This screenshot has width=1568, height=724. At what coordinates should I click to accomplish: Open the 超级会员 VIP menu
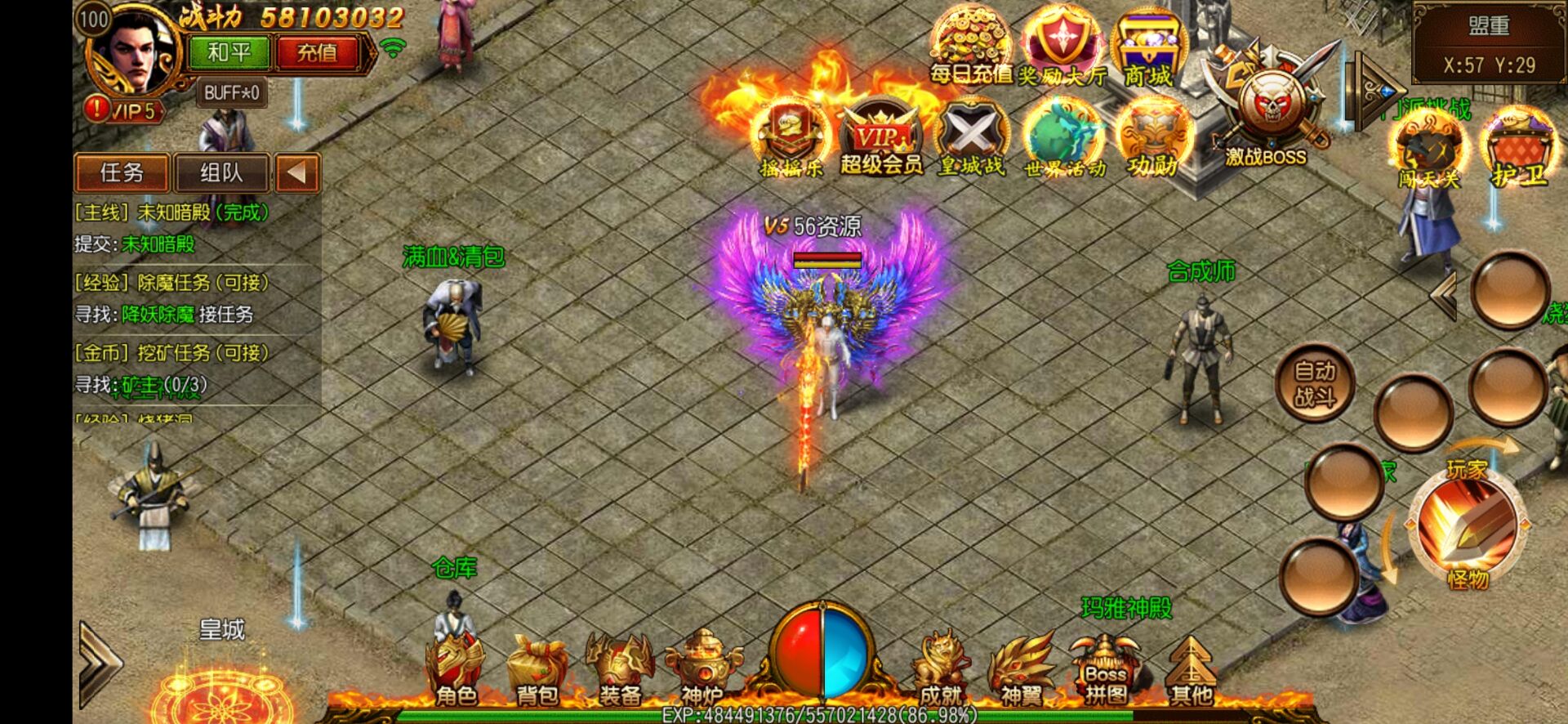[x=881, y=139]
